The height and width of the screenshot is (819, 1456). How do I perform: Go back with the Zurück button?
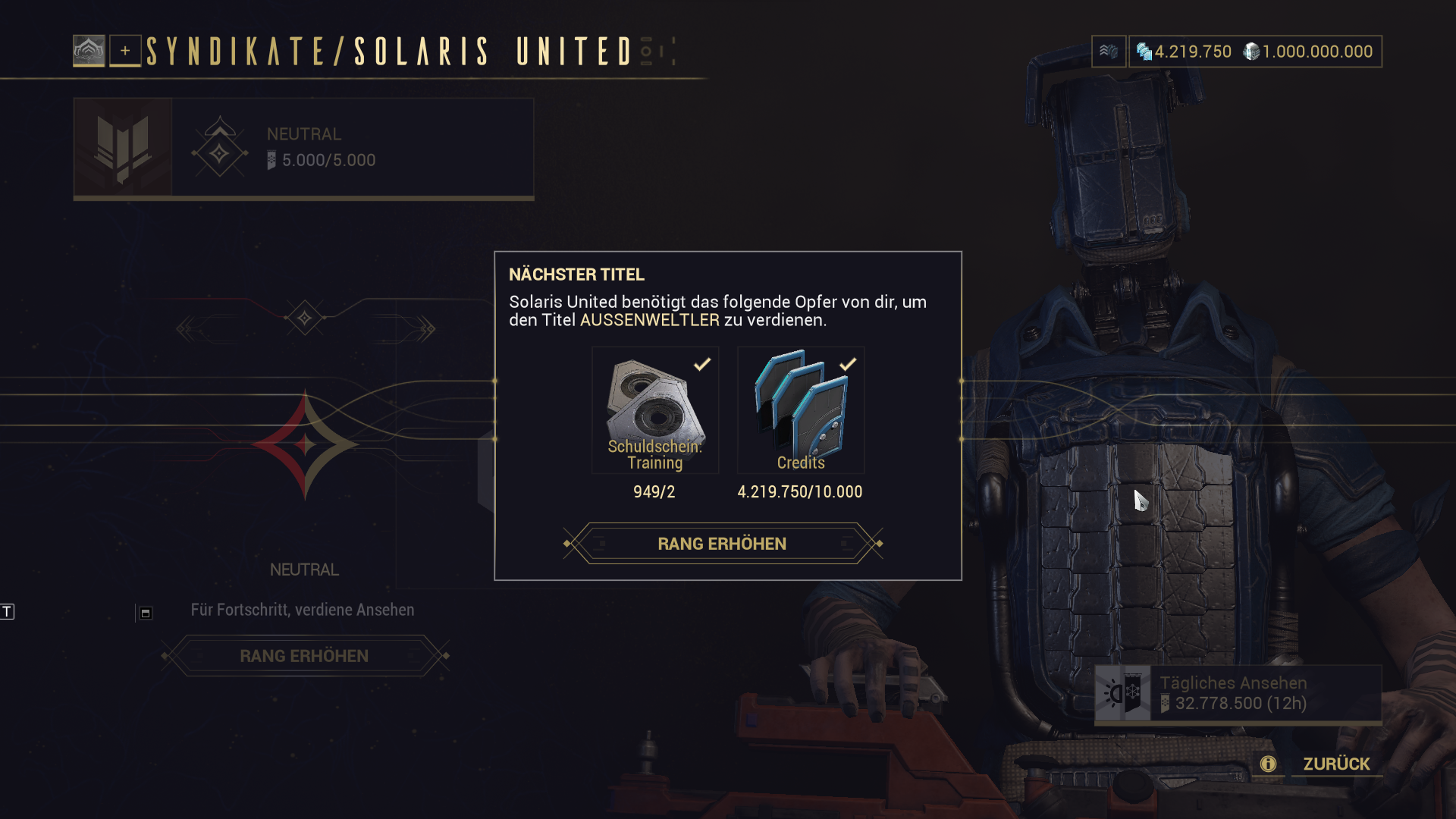1336,764
